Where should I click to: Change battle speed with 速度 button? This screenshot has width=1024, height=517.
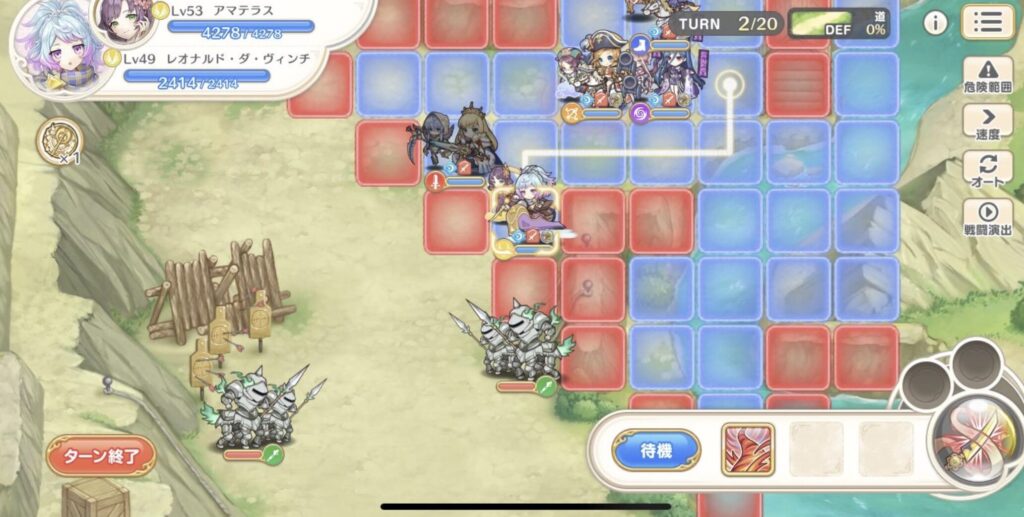(x=987, y=123)
